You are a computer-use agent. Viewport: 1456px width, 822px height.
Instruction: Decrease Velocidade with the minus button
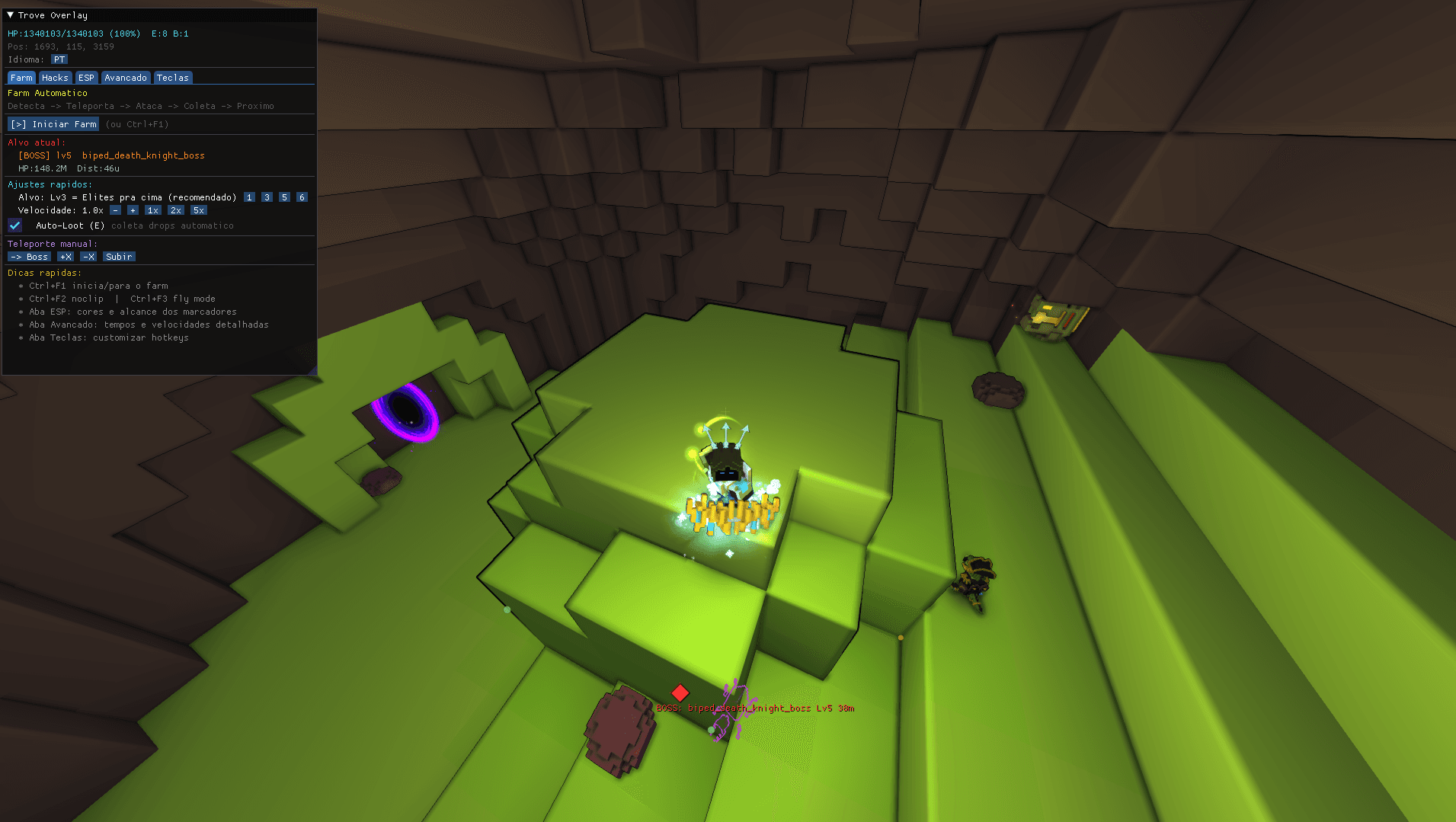point(115,209)
